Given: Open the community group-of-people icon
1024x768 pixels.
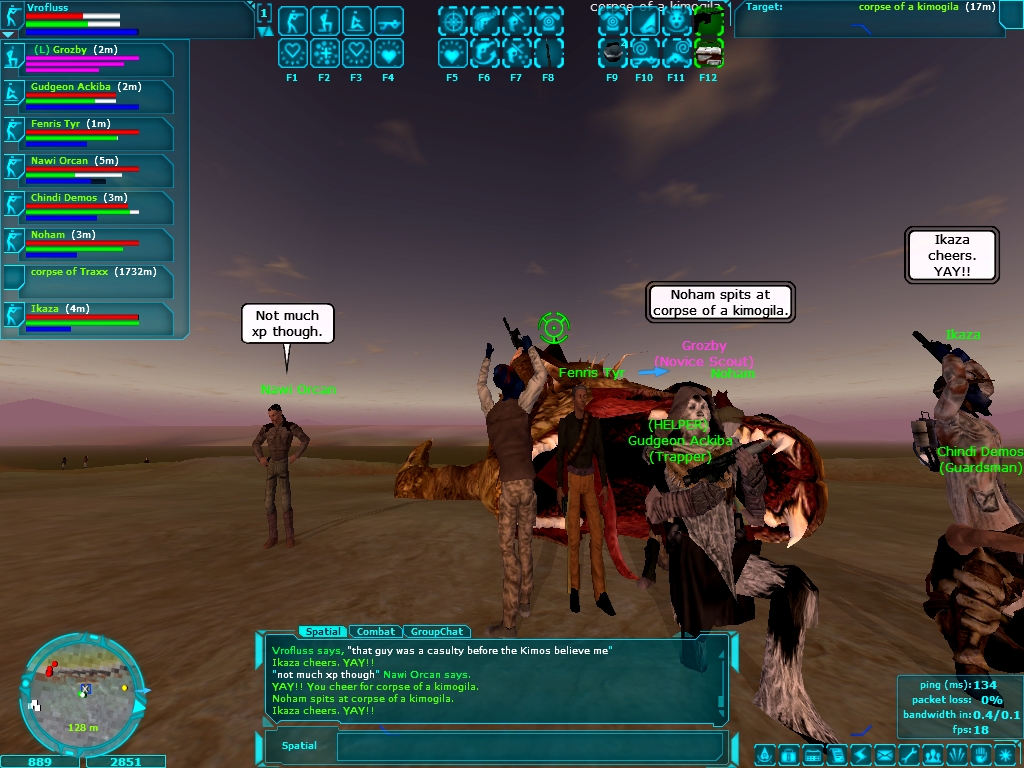Looking at the screenshot, I should (x=933, y=755).
